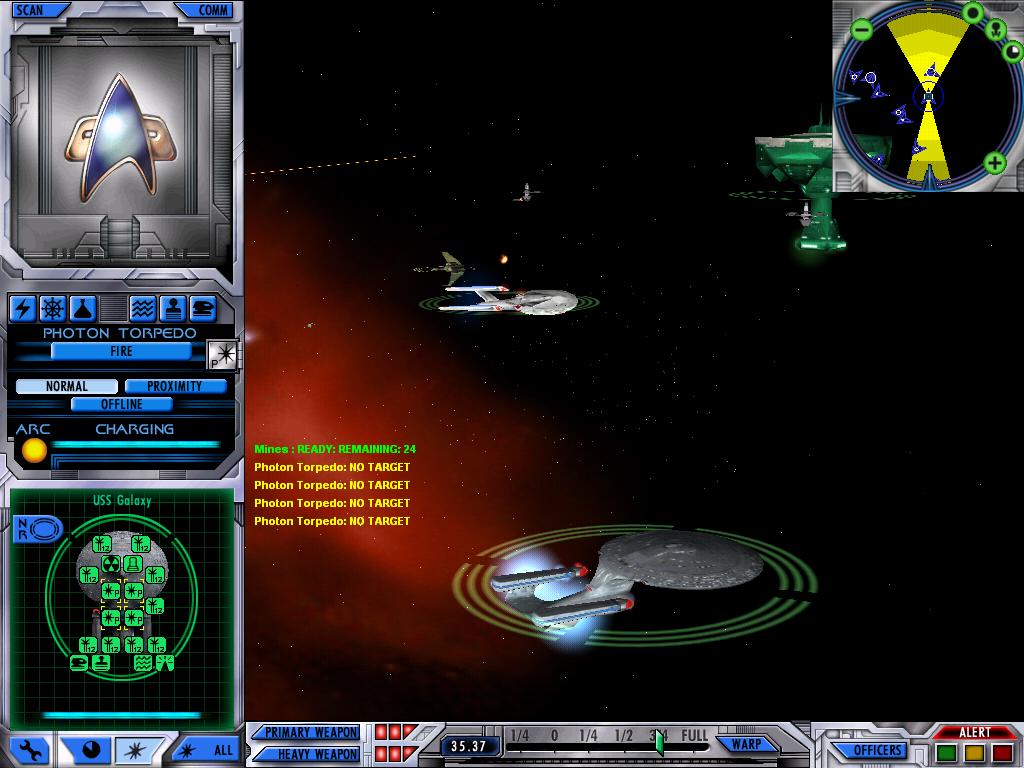This screenshot has width=1024, height=768.
Task: Fire the photon torpedo
Action: click(x=121, y=351)
